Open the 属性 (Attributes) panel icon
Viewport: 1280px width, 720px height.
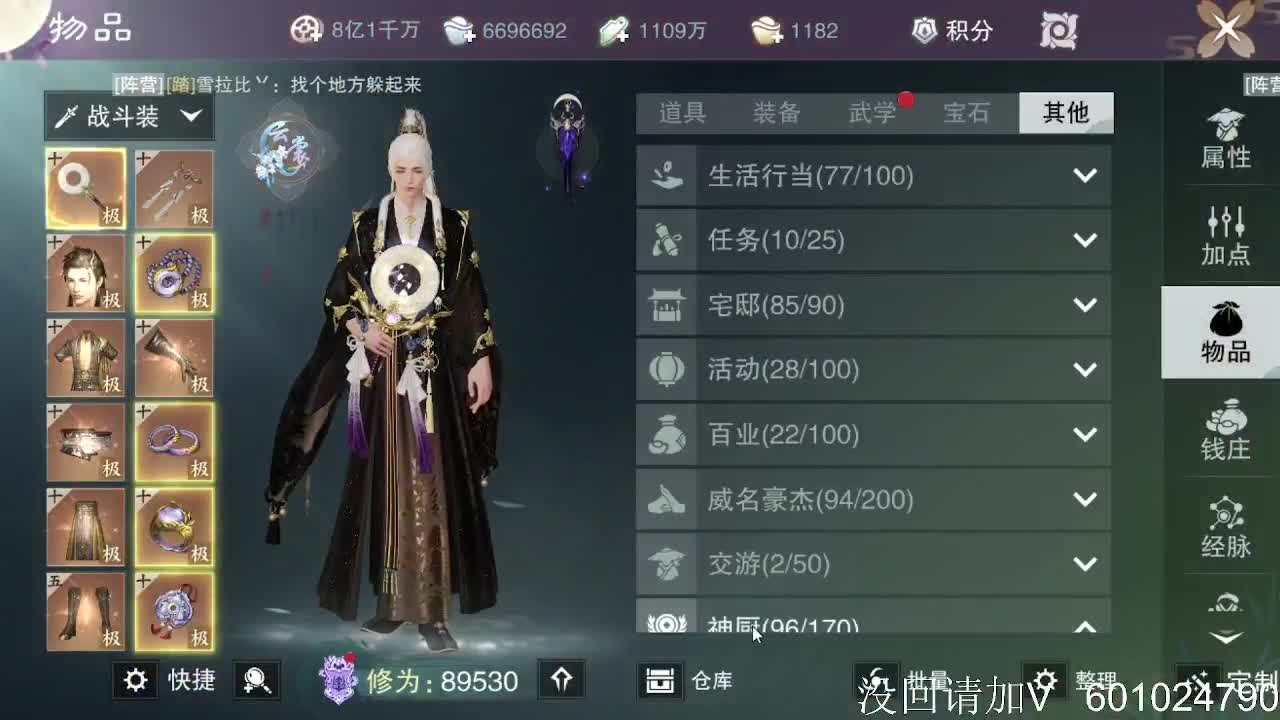(x=1225, y=140)
